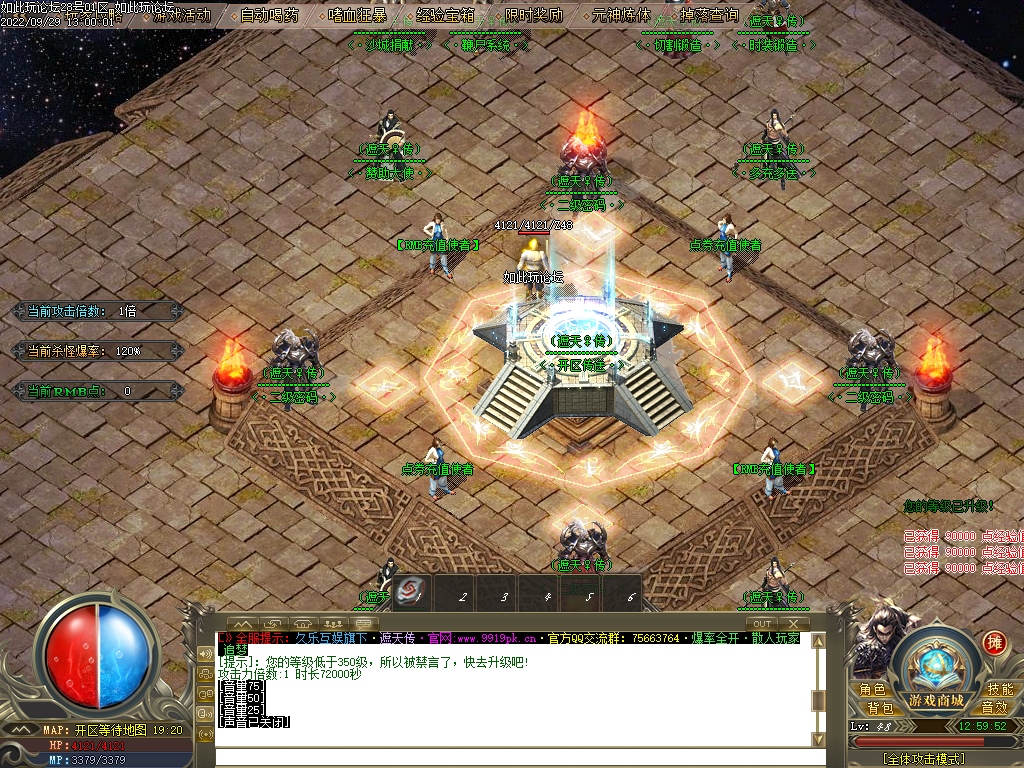Open the 技能 skills panel
The height and width of the screenshot is (768, 1024).
(x=1000, y=689)
